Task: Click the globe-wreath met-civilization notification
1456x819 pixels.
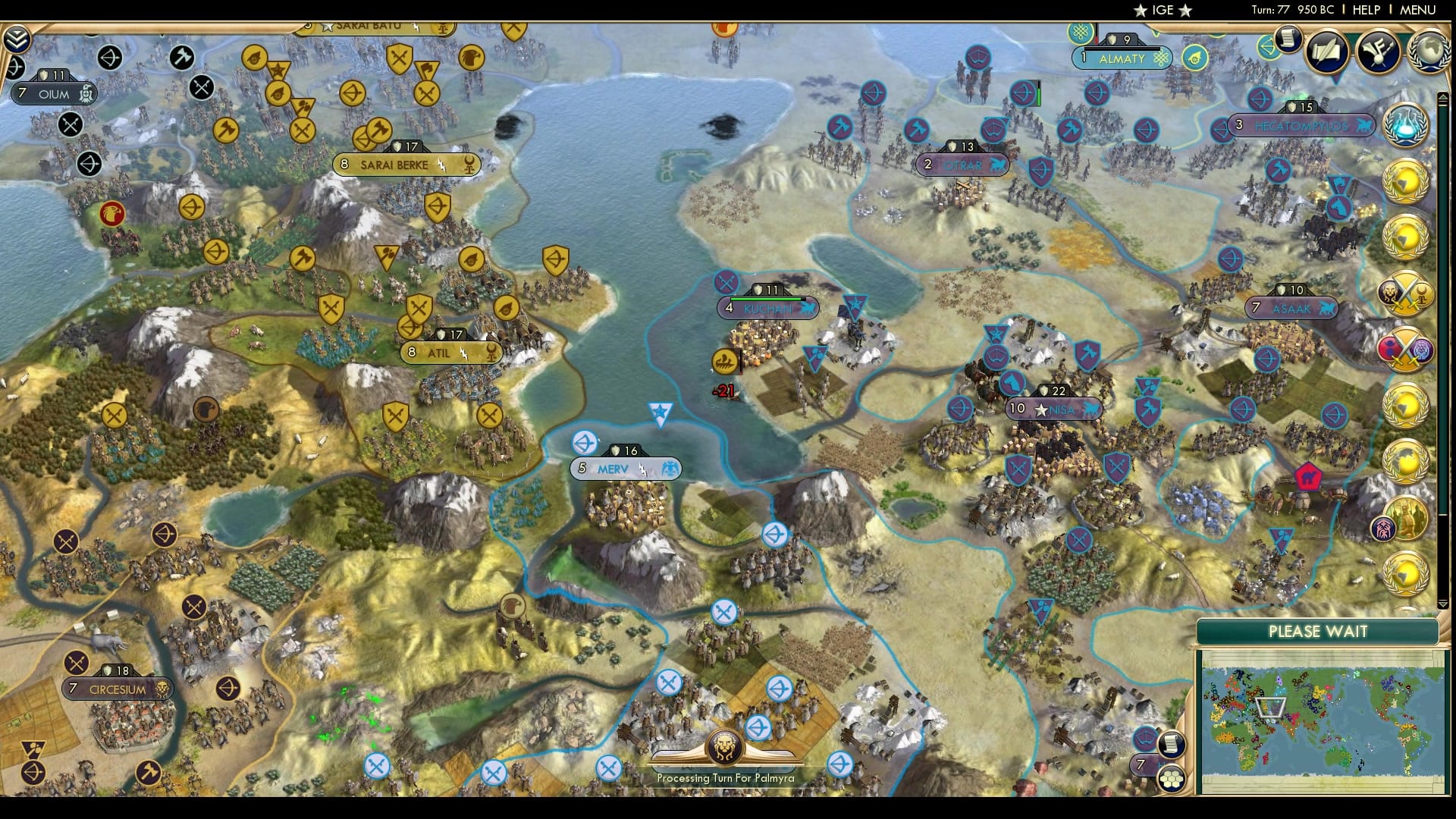Action: [x=1404, y=182]
